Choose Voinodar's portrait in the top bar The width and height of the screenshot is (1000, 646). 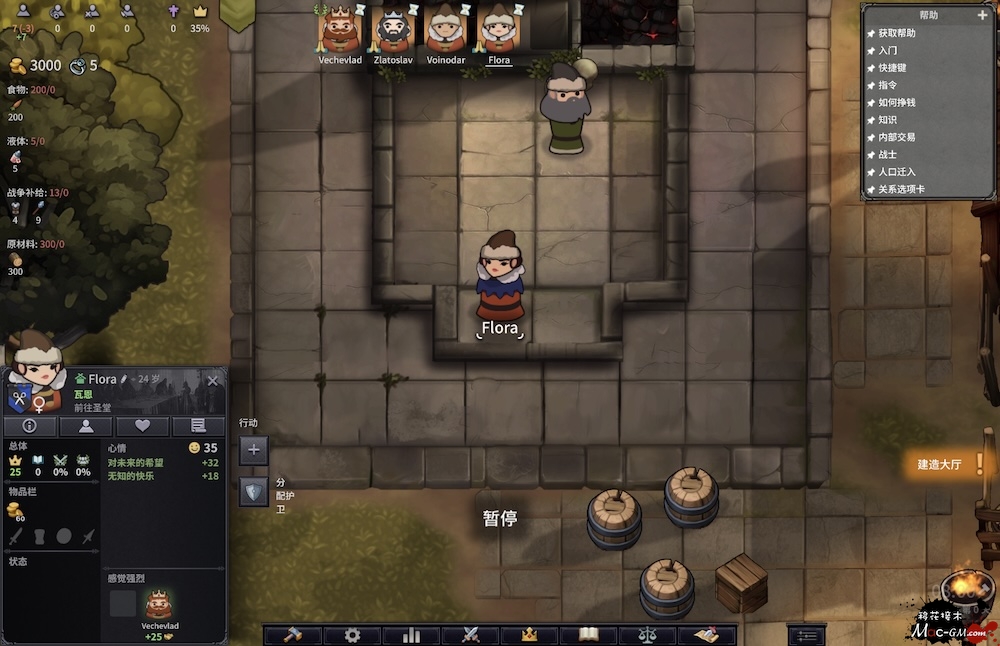tap(445, 28)
